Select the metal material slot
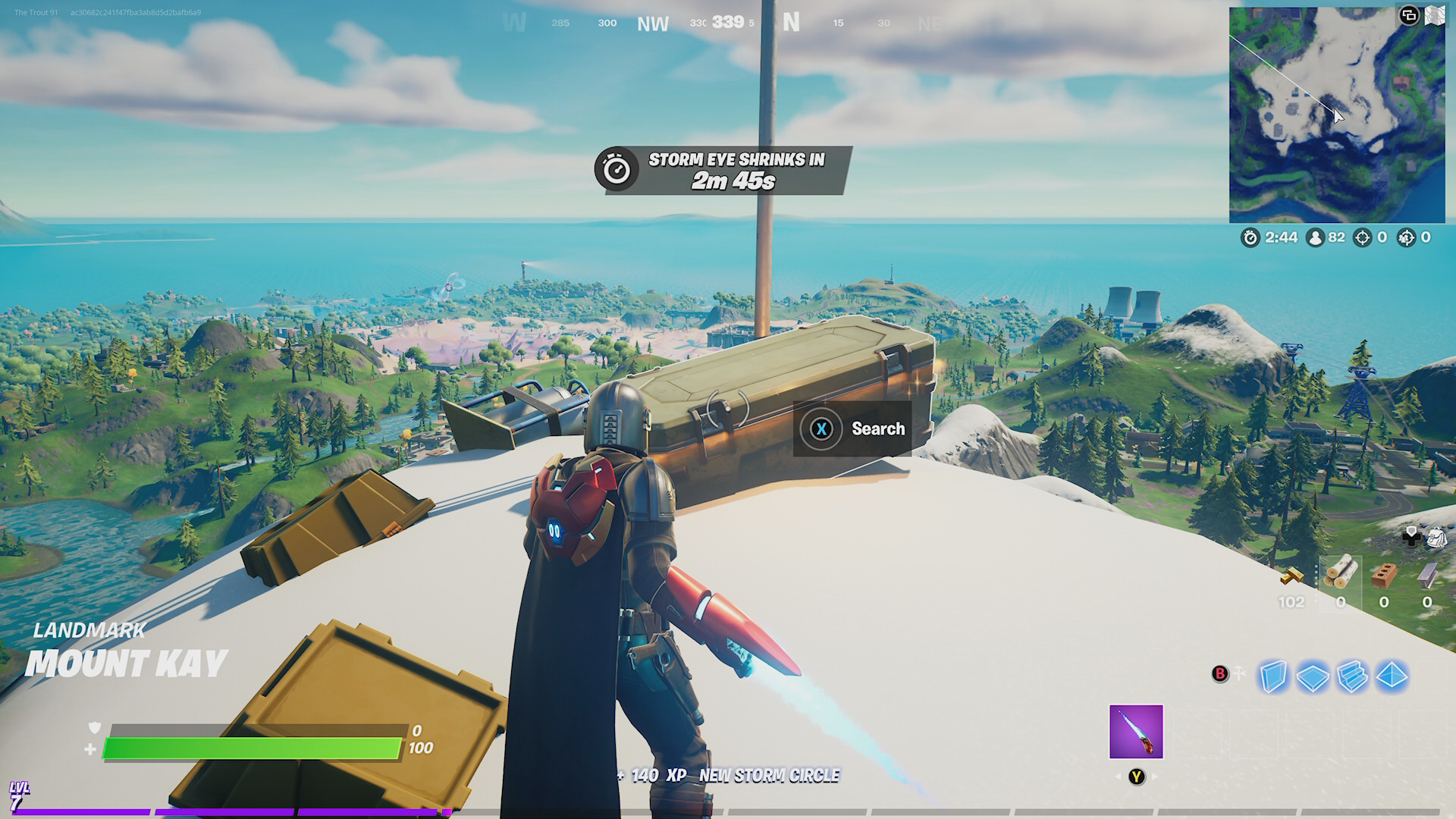Viewport: 1456px width, 819px height. pyautogui.click(x=1427, y=576)
